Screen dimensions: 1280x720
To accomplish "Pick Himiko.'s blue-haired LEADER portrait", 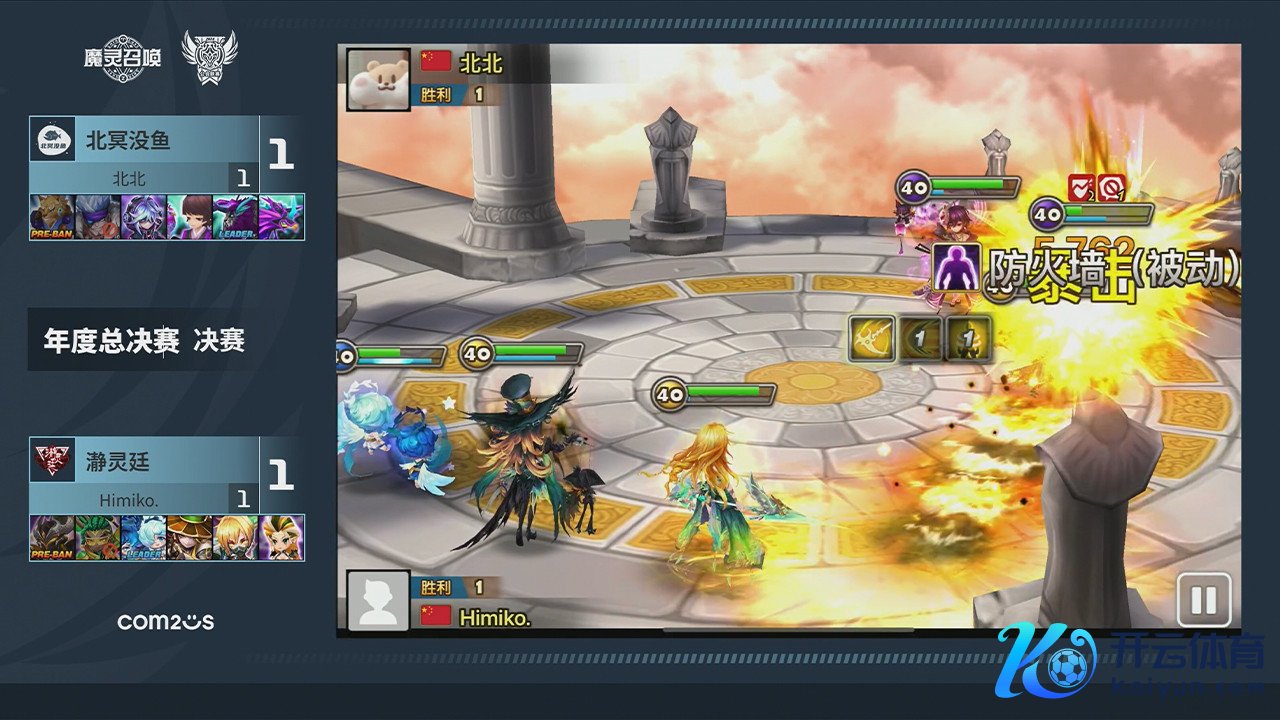I will (x=144, y=538).
